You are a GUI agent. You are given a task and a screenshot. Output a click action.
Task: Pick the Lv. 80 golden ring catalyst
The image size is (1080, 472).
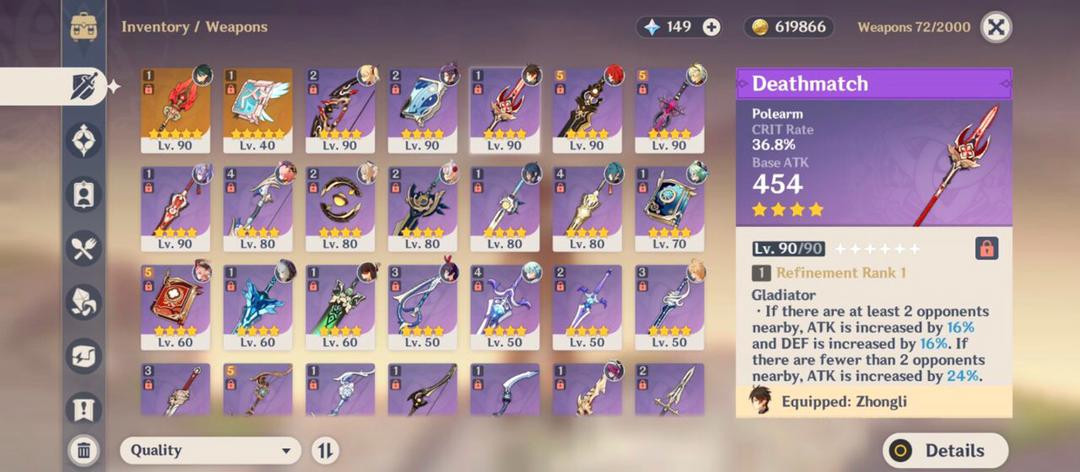point(340,207)
